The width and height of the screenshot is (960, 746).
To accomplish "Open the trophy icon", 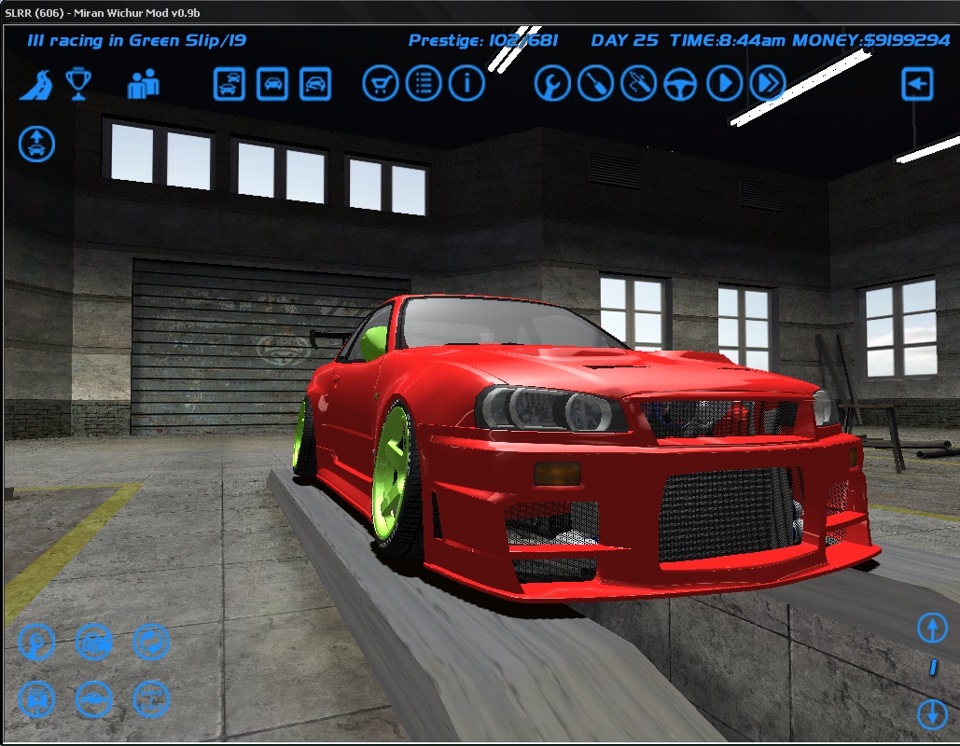I will 78,83.
